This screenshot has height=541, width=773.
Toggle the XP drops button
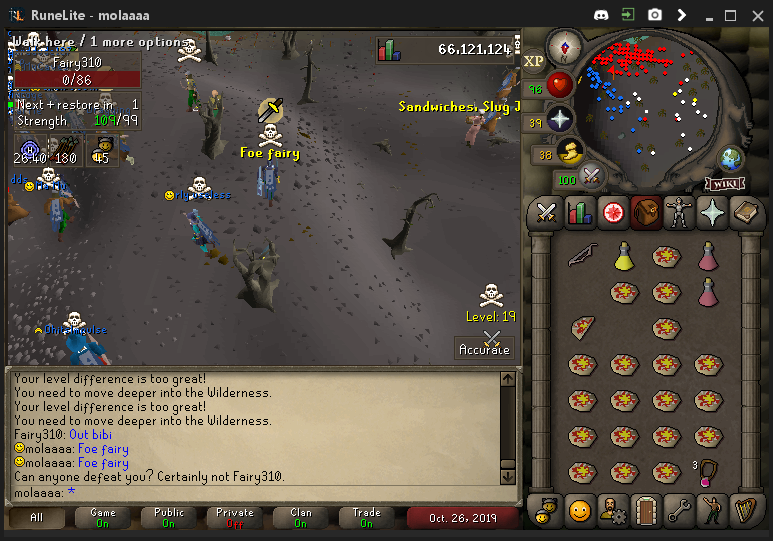(534, 61)
